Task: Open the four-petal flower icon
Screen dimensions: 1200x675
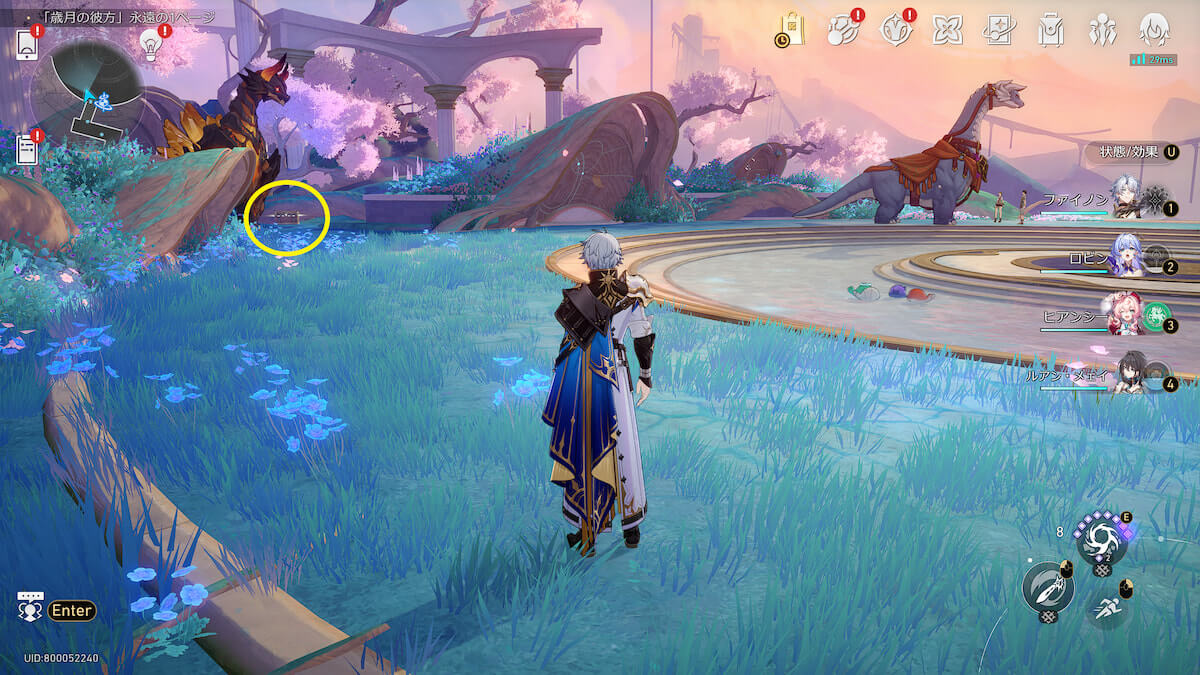Action: (946, 31)
